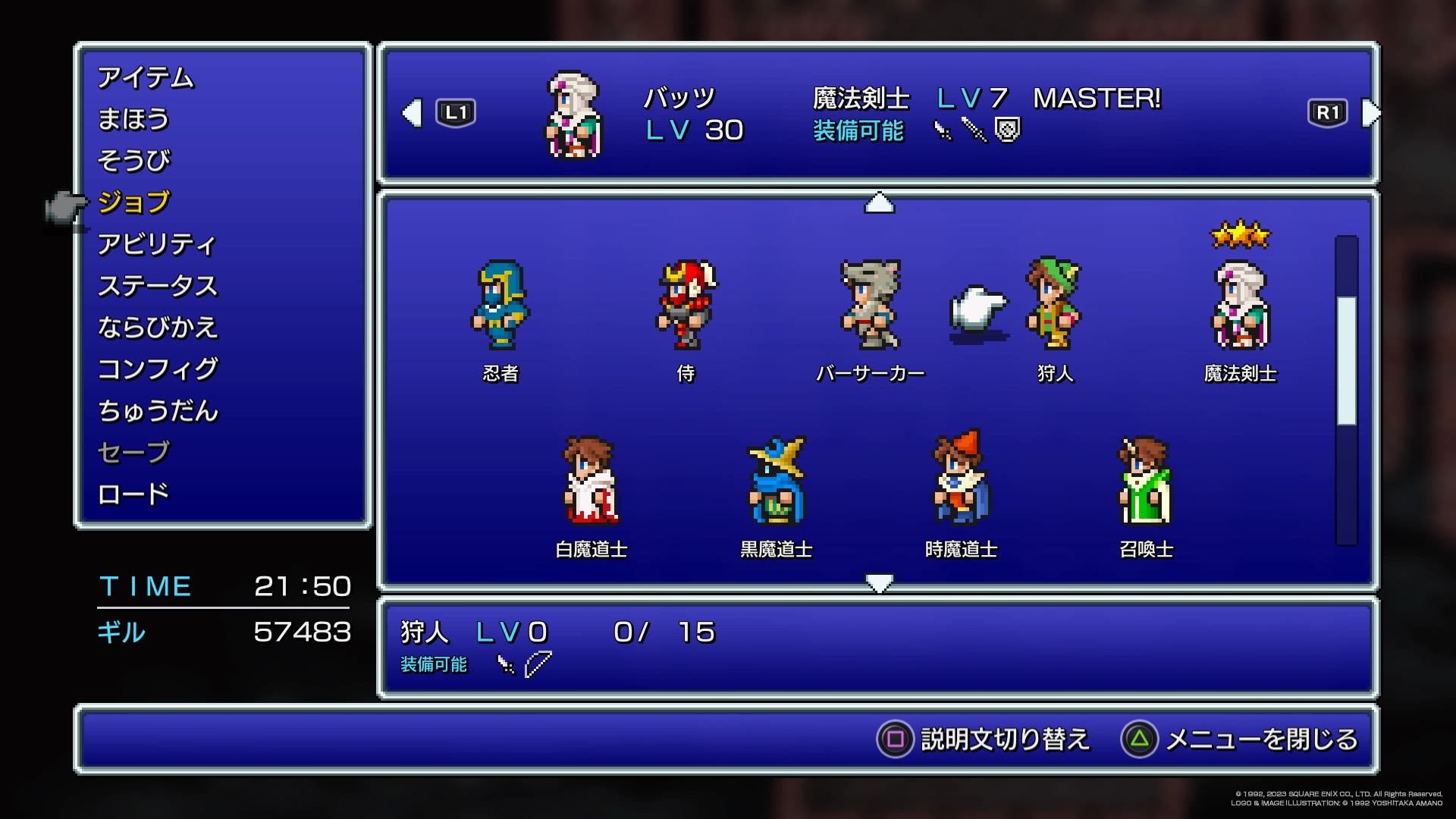The width and height of the screenshot is (1456, 819).
Task: Choose ちゅうだん (Quick Save) entry
Action: (158, 411)
